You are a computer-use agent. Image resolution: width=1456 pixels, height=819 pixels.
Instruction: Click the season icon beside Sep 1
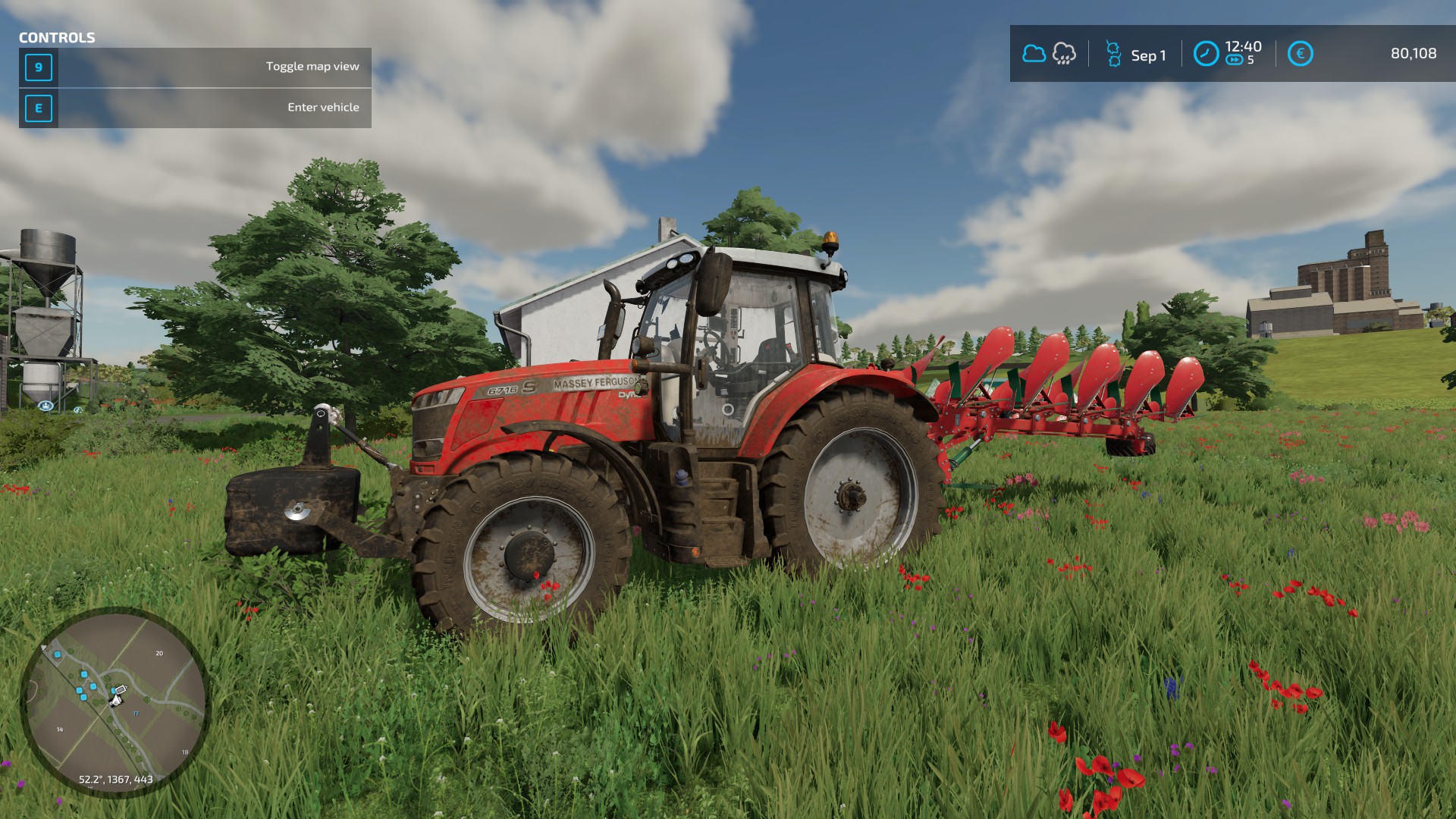tap(1113, 54)
